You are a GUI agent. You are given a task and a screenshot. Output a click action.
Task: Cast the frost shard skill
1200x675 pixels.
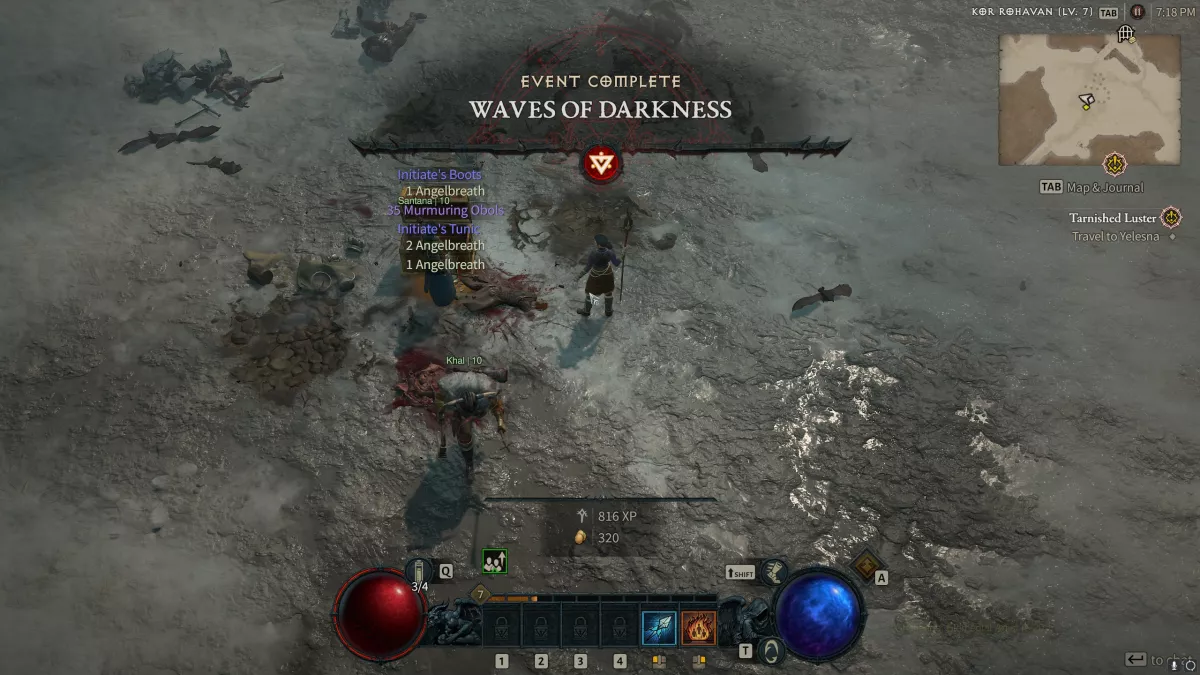pyautogui.click(x=659, y=627)
